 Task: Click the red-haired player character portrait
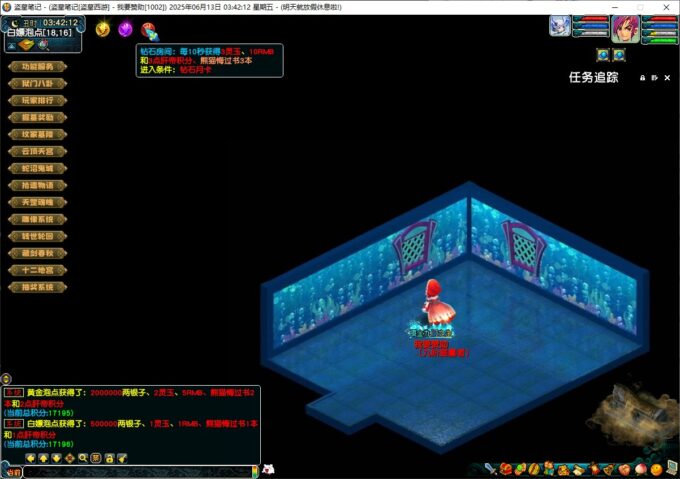coord(626,28)
